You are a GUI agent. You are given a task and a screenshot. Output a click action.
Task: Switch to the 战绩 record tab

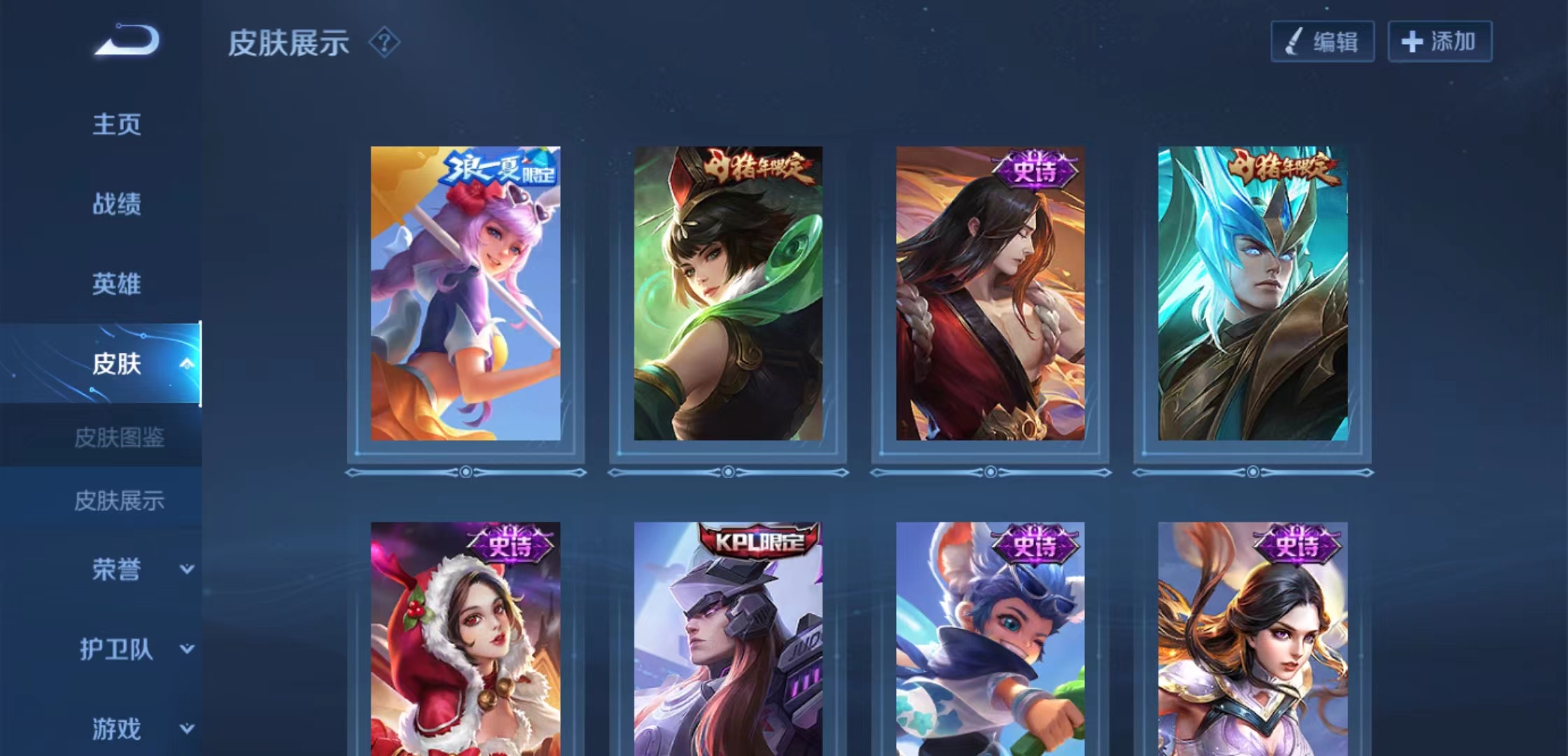click(x=117, y=204)
